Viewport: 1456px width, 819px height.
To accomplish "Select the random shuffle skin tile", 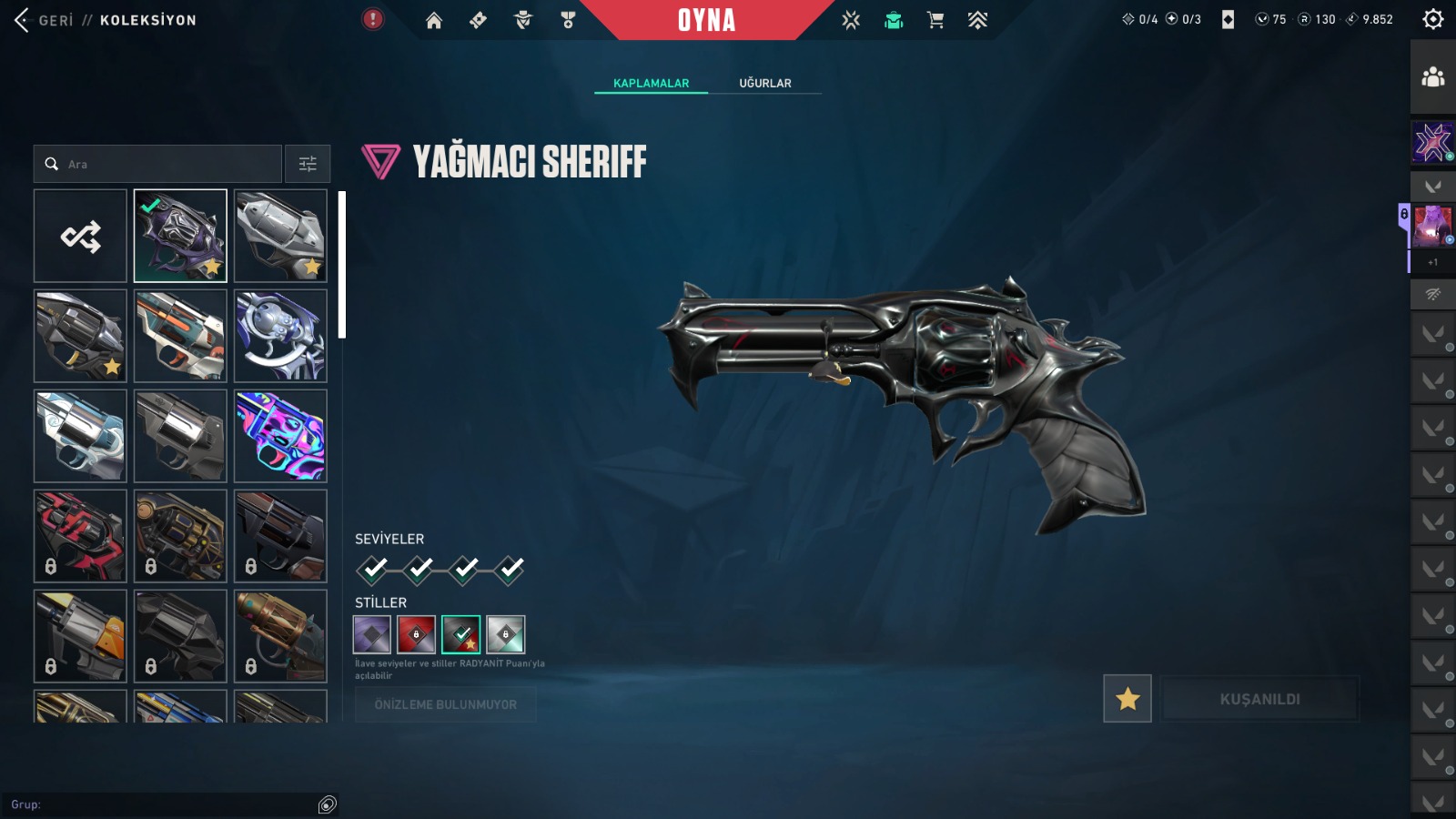I will pyautogui.click(x=81, y=236).
